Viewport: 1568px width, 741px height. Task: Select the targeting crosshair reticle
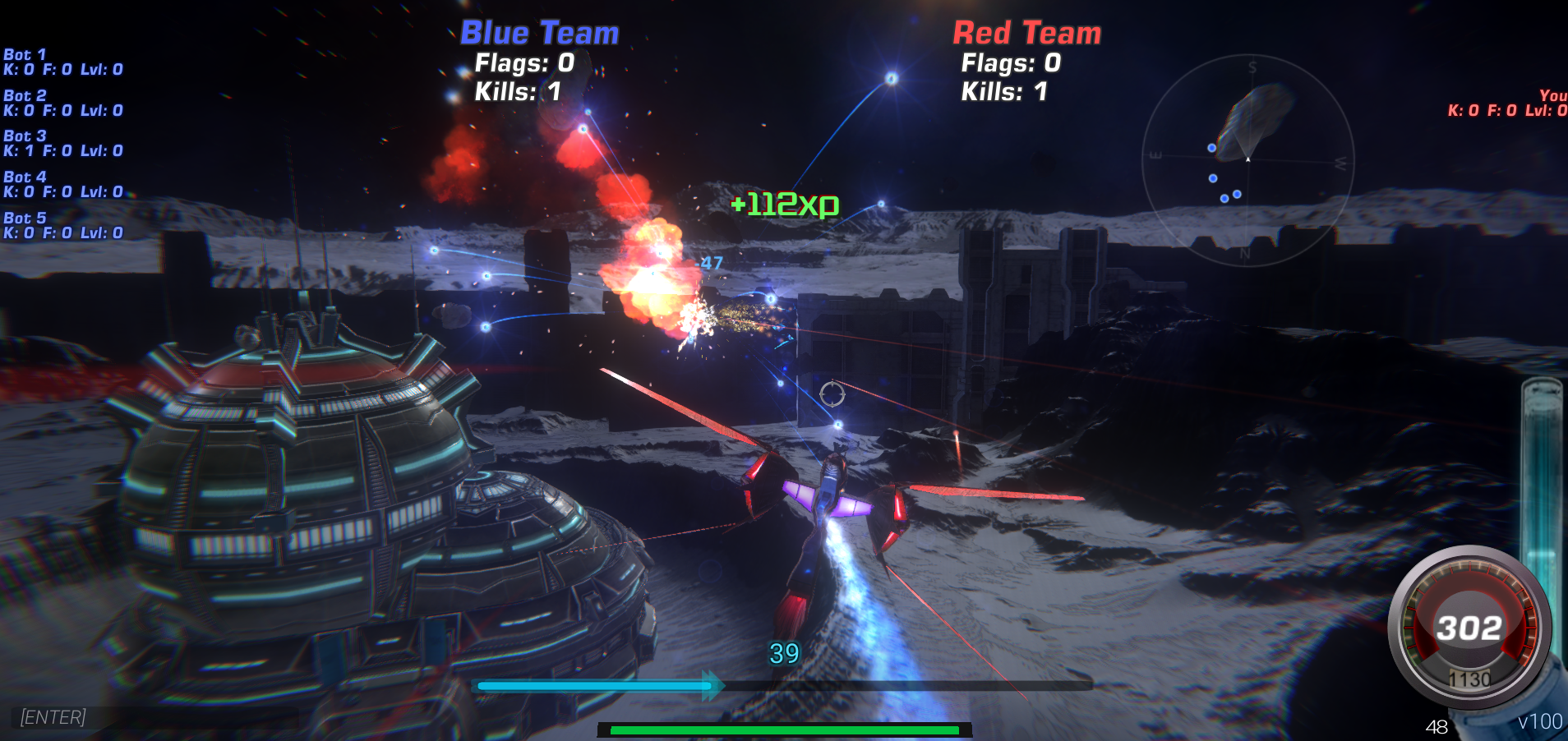834,394
